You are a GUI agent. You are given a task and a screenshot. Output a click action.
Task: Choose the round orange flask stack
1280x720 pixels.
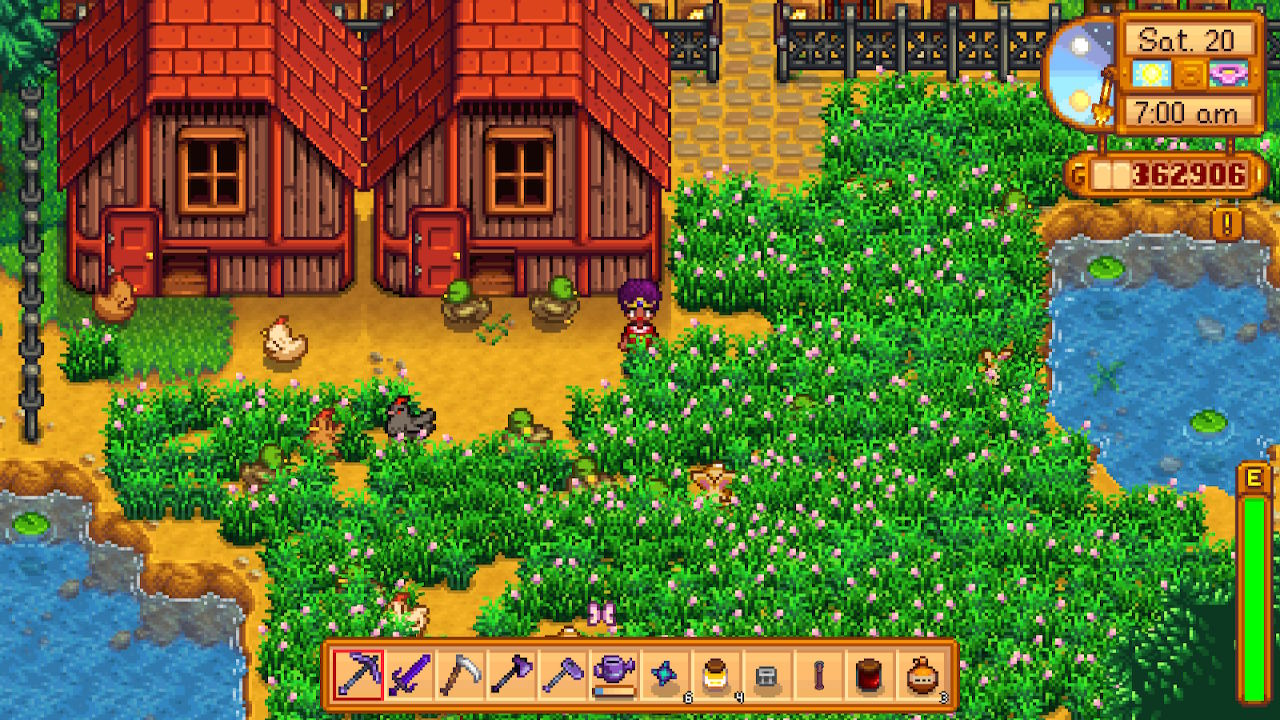(921, 675)
